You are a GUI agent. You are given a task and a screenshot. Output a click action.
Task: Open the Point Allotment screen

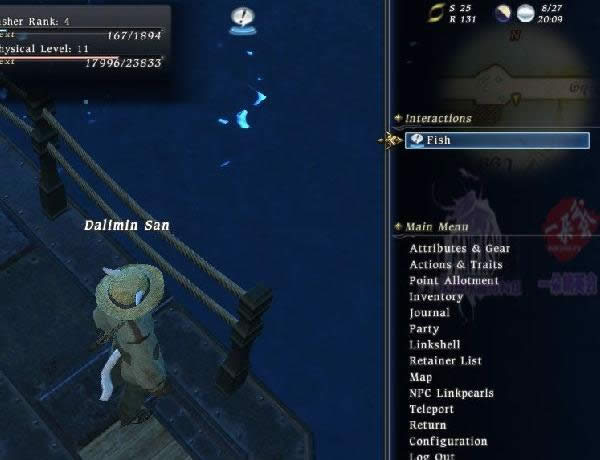(x=453, y=281)
